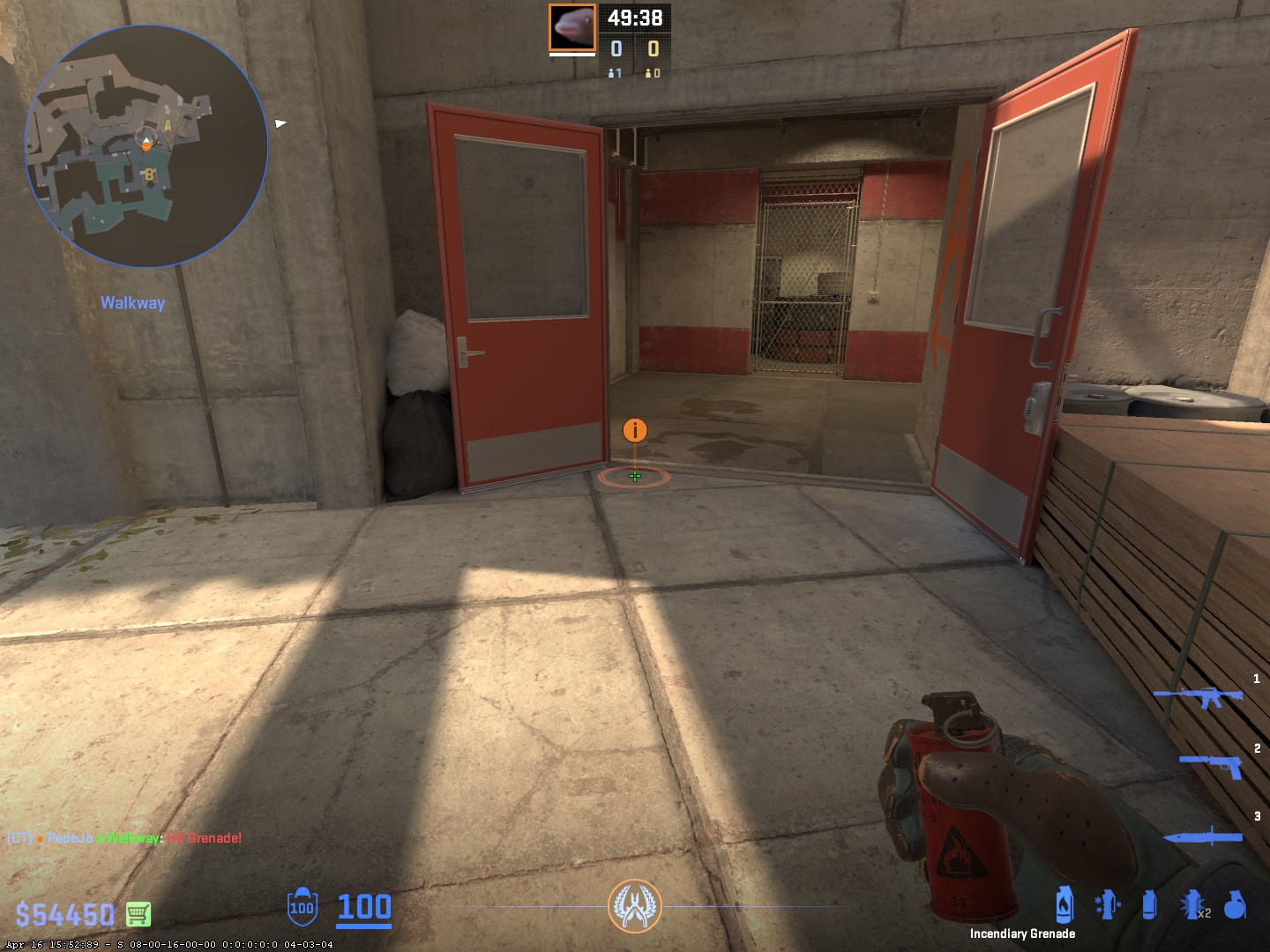Choose the HE grenade icon
The width and height of the screenshot is (1270, 952).
pyautogui.click(x=1236, y=905)
